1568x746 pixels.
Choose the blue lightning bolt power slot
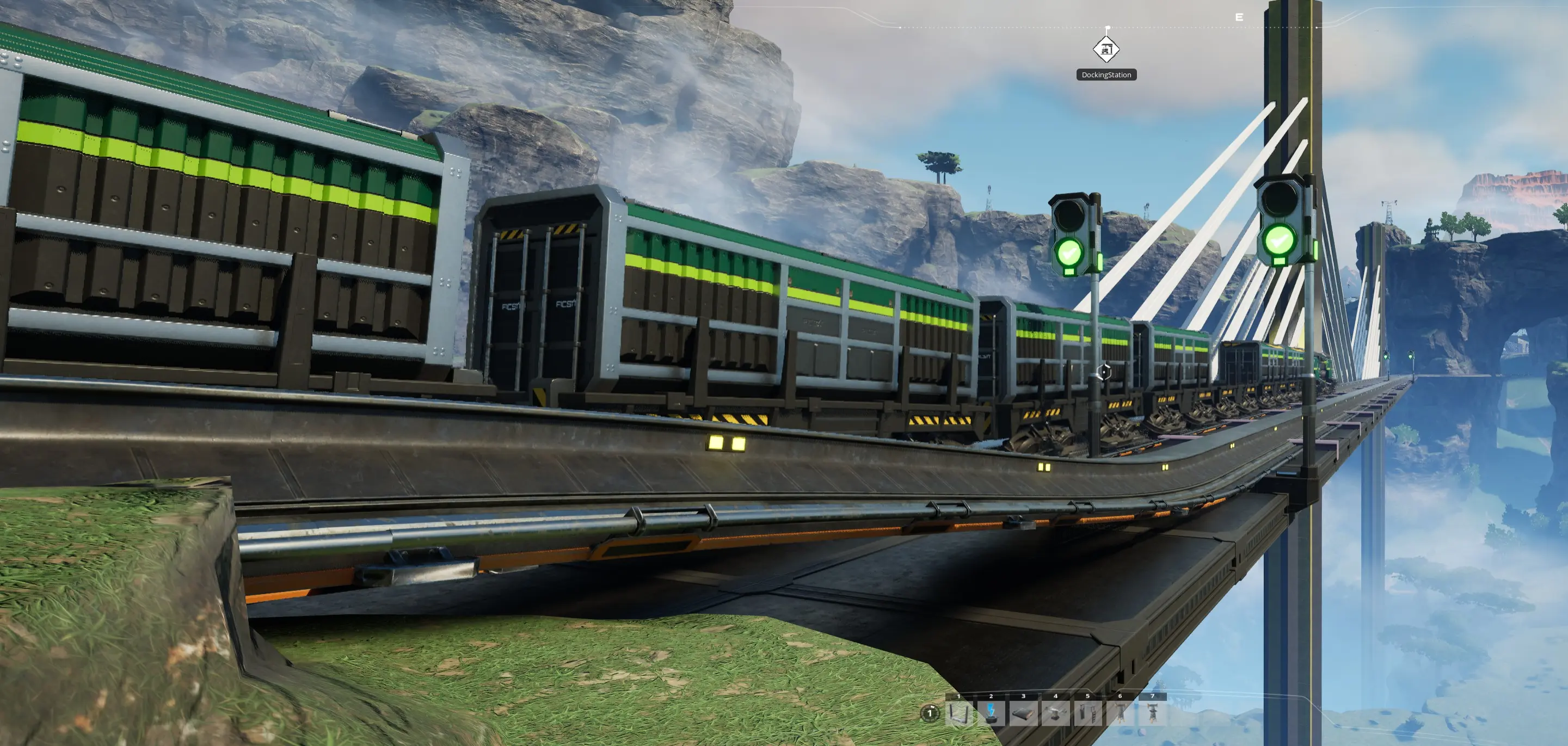coord(992,712)
